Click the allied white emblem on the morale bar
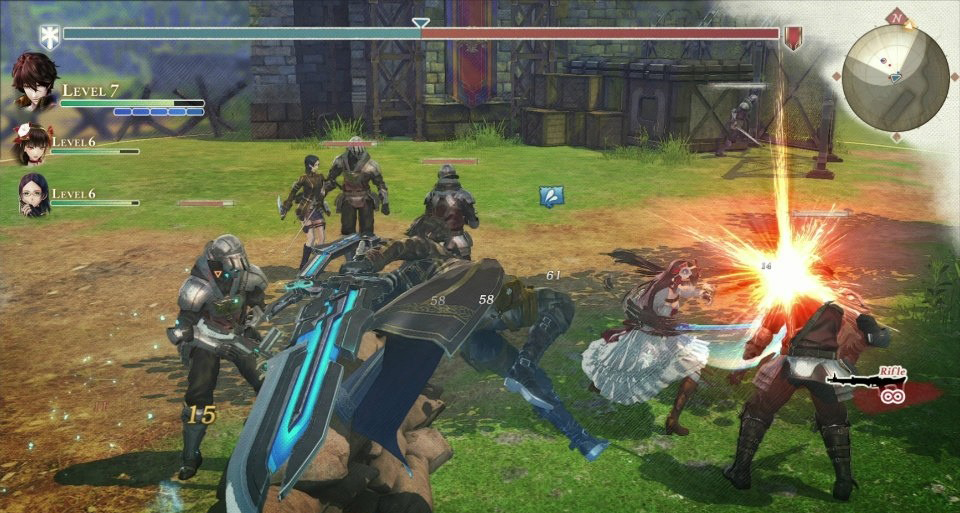The height and width of the screenshot is (513, 960). (x=49, y=37)
